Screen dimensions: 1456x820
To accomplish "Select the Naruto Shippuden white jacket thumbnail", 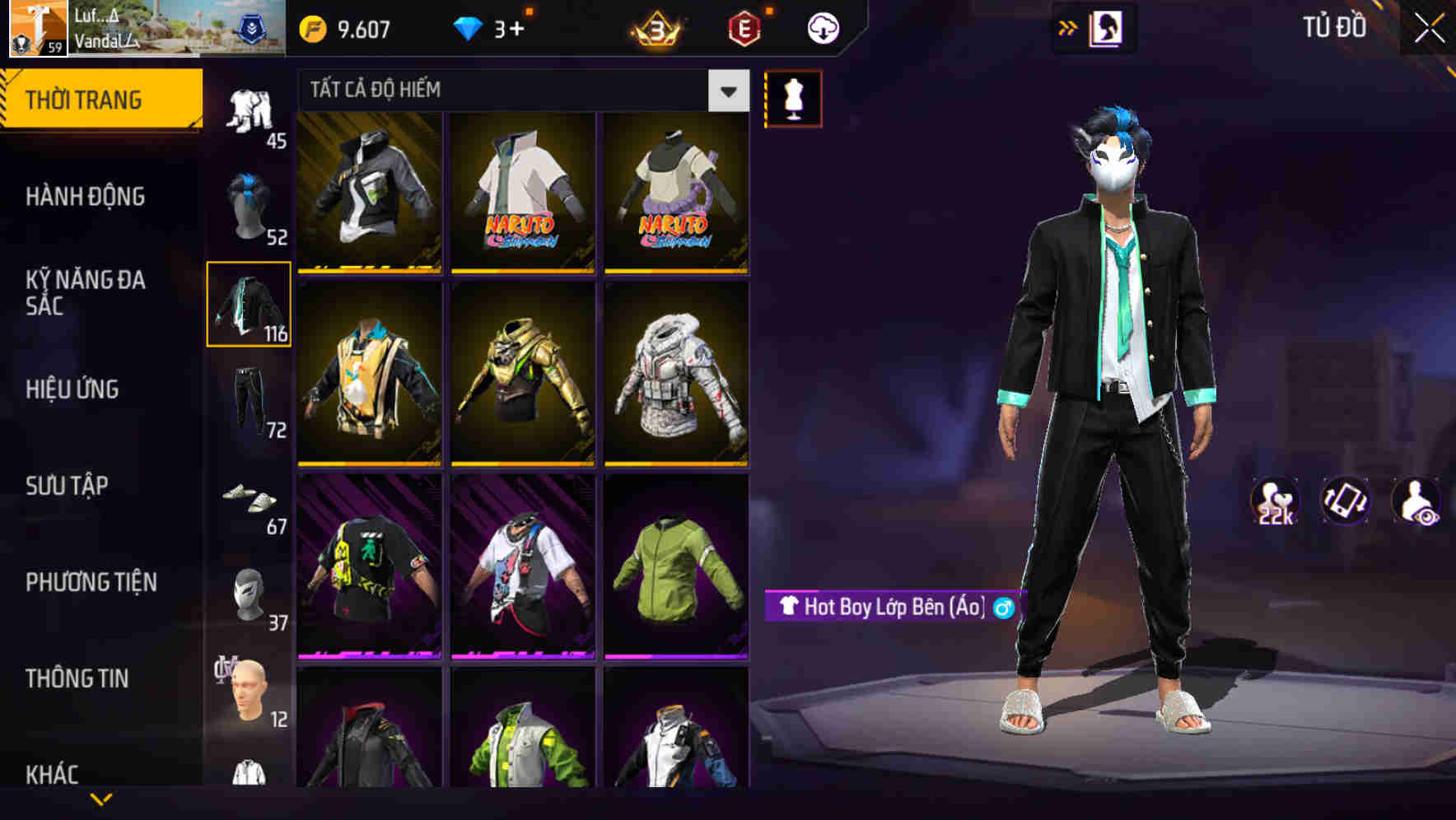I will 521,193.
